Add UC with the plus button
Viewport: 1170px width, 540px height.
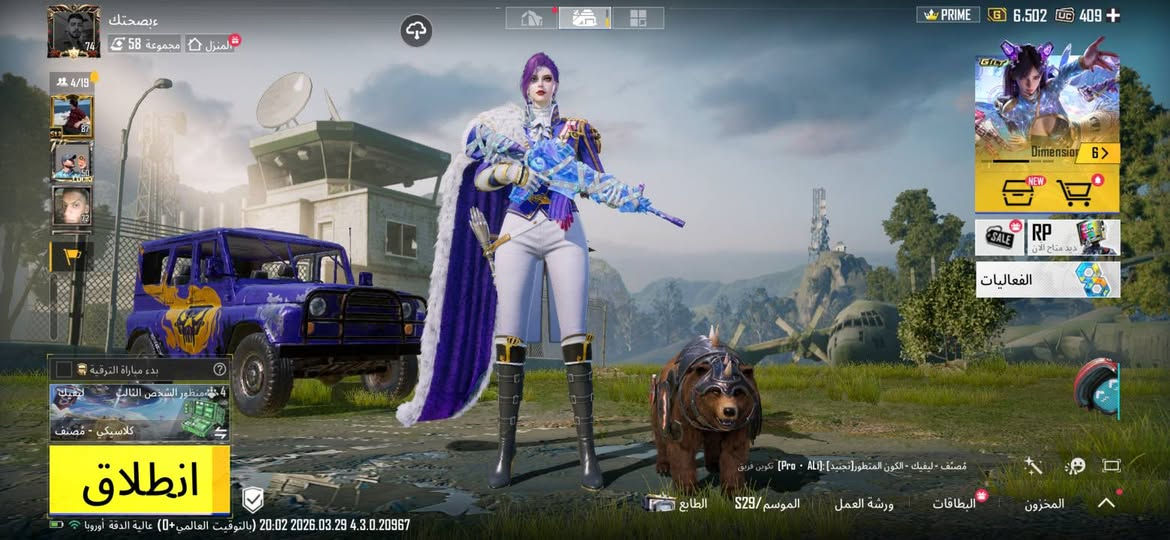[x=1113, y=15]
